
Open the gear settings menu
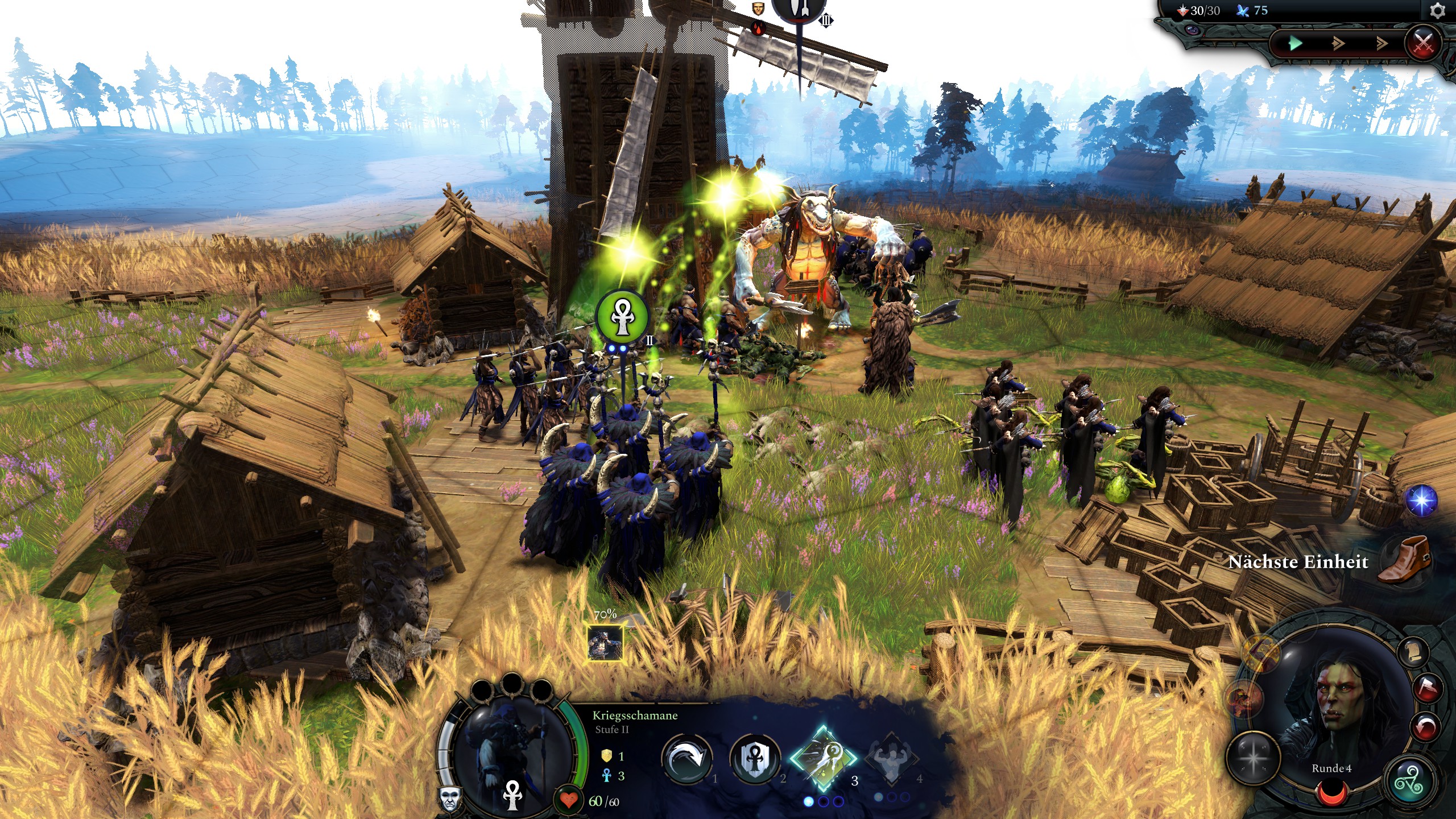[x=1437, y=11]
